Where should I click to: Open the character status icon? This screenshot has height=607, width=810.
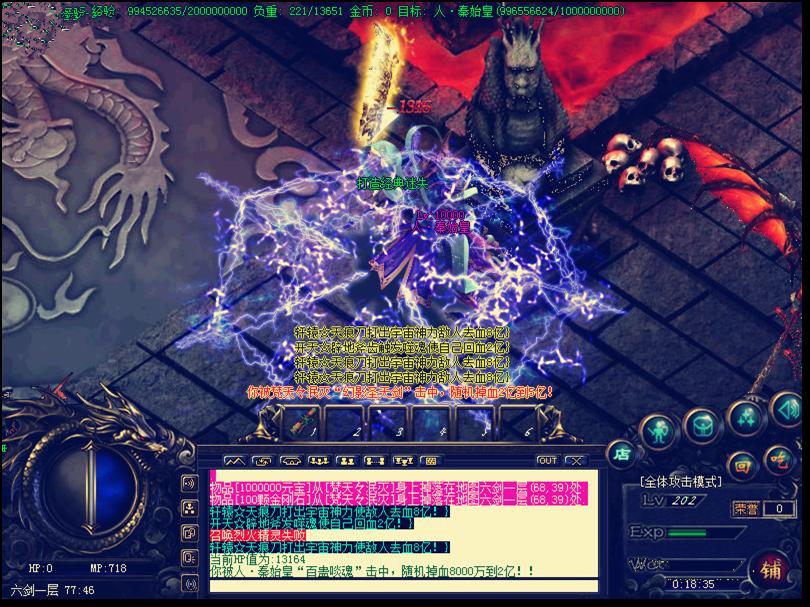pos(657,431)
